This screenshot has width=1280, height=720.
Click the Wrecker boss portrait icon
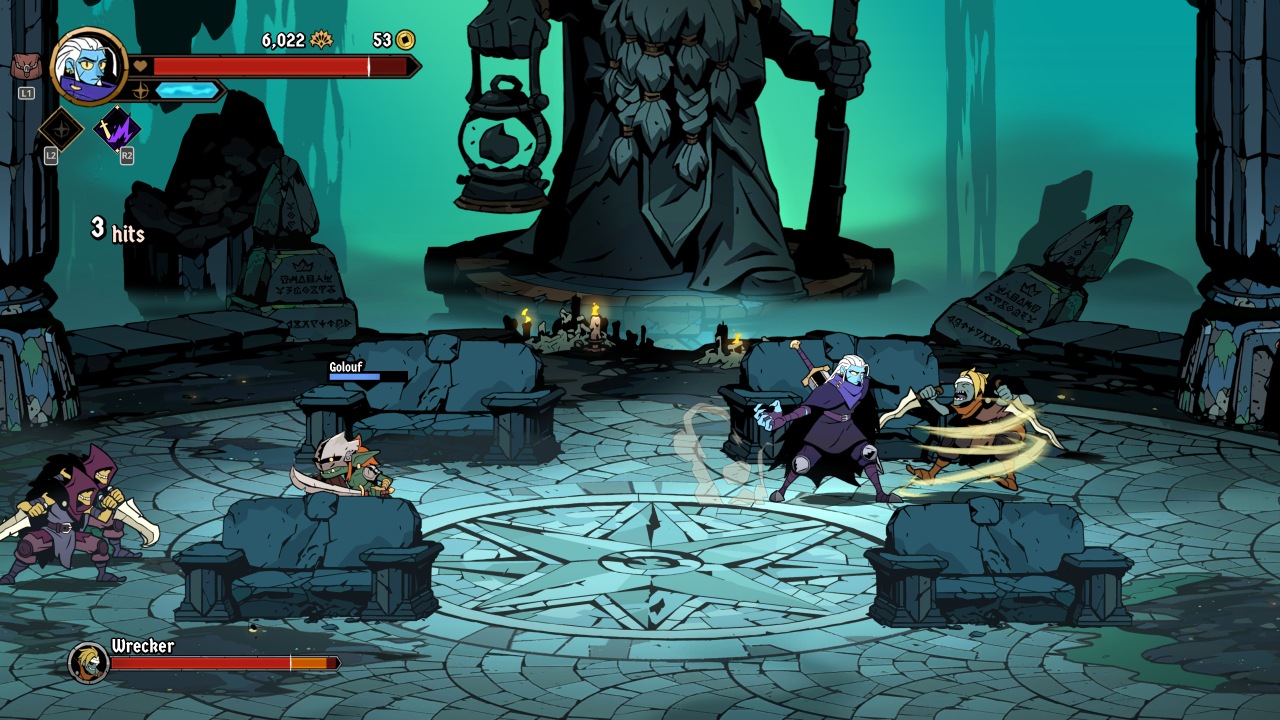click(x=88, y=662)
